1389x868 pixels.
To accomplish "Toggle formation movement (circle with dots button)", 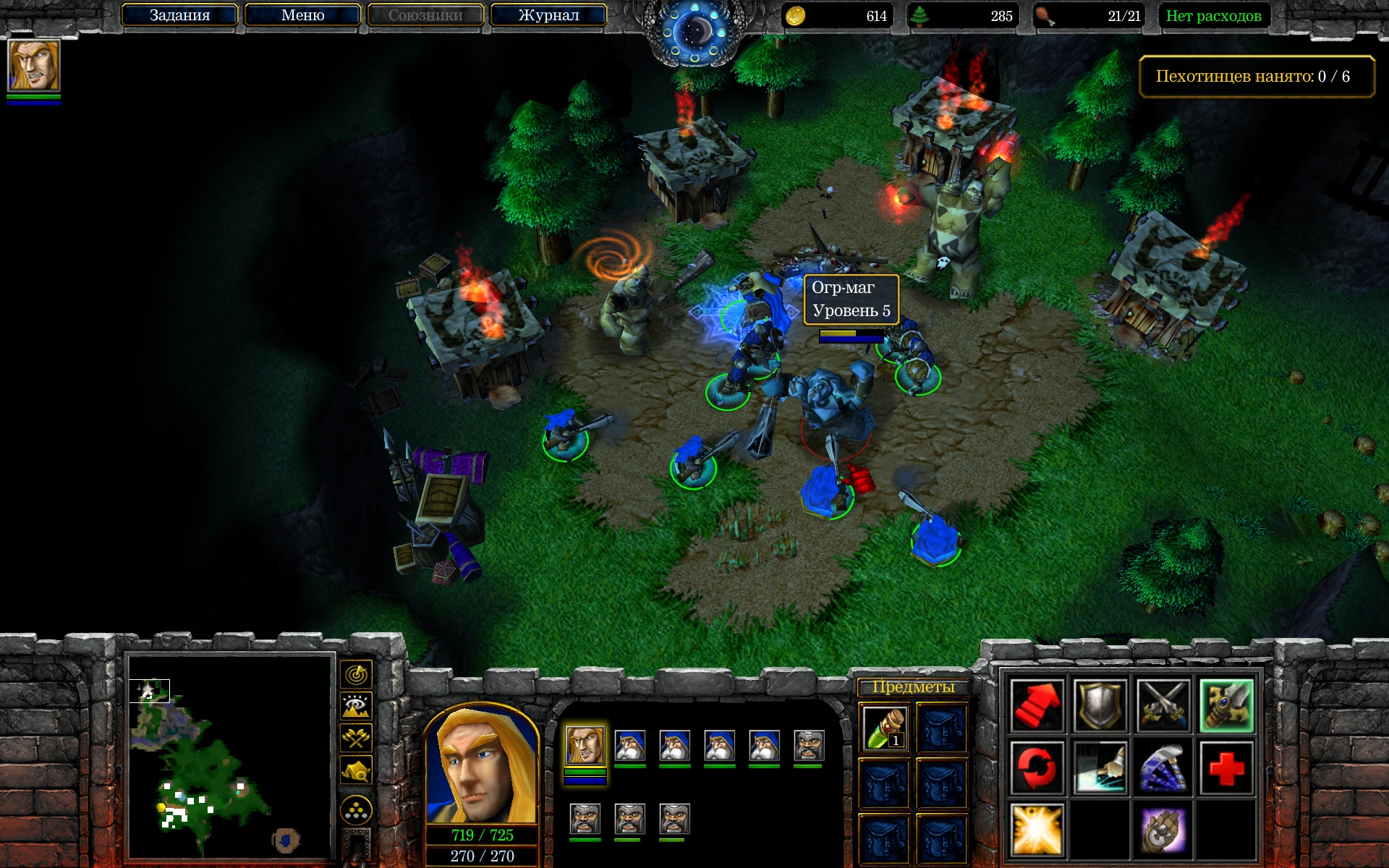I will point(356,808).
